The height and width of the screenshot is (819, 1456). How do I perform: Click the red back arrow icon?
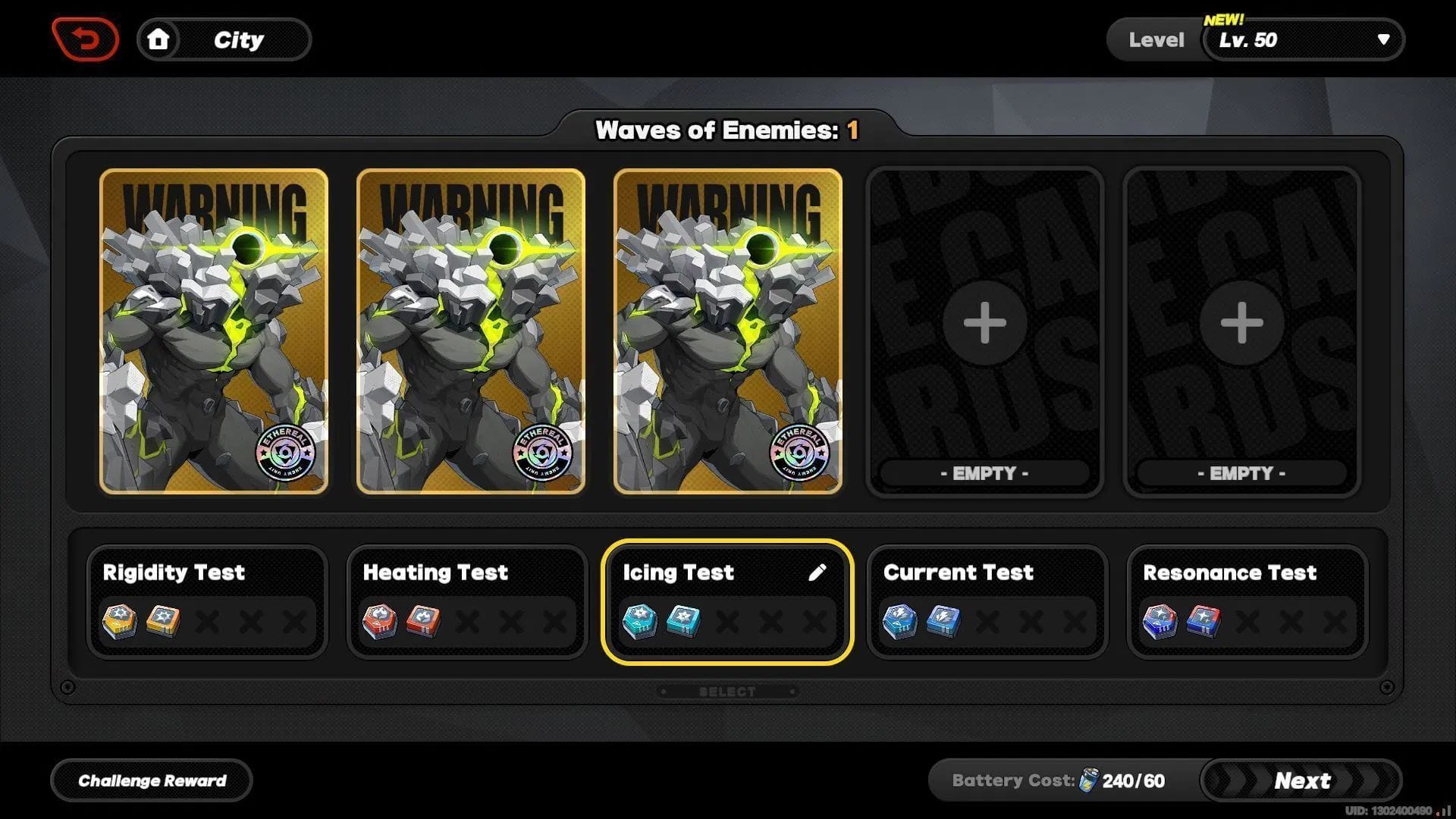(85, 39)
